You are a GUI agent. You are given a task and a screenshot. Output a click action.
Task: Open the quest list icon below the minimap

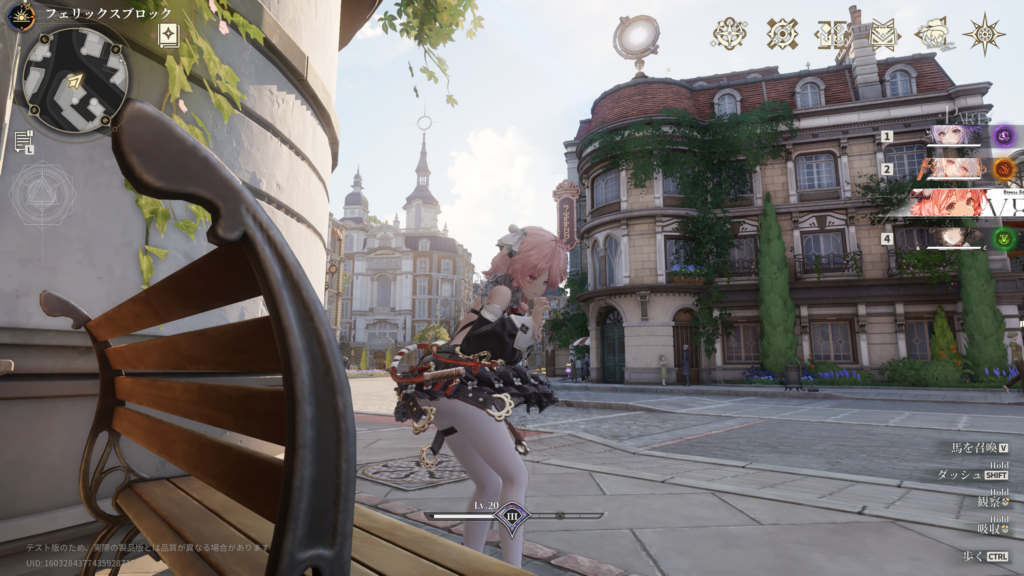(x=24, y=141)
